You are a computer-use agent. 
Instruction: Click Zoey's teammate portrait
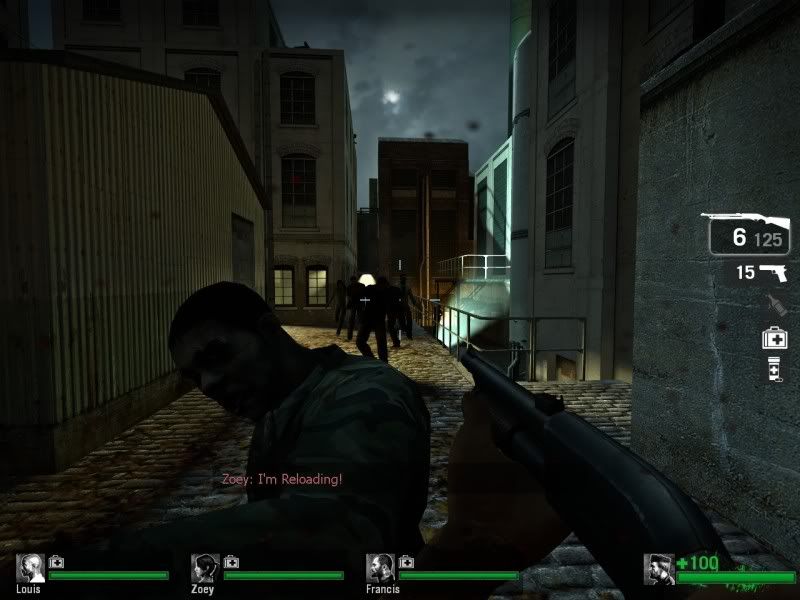click(205, 568)
